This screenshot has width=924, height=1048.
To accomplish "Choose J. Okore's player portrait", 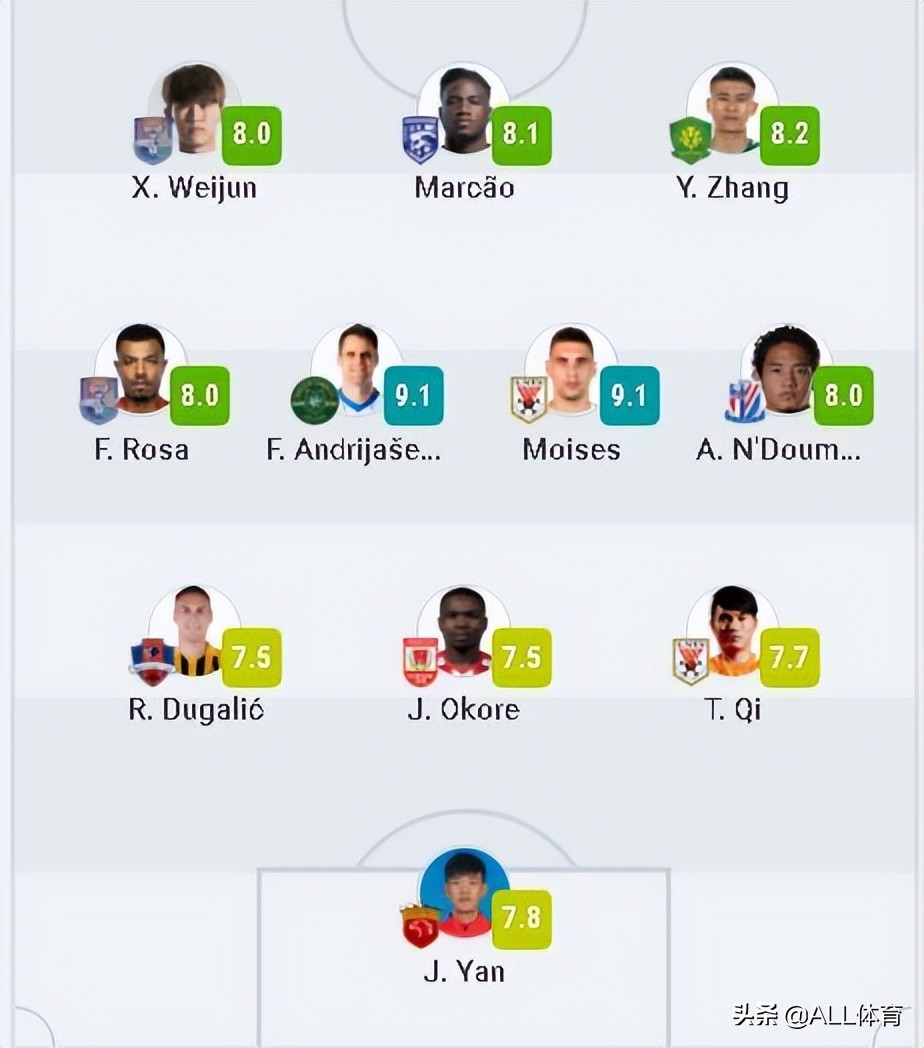I will click(x=463, y=632).
